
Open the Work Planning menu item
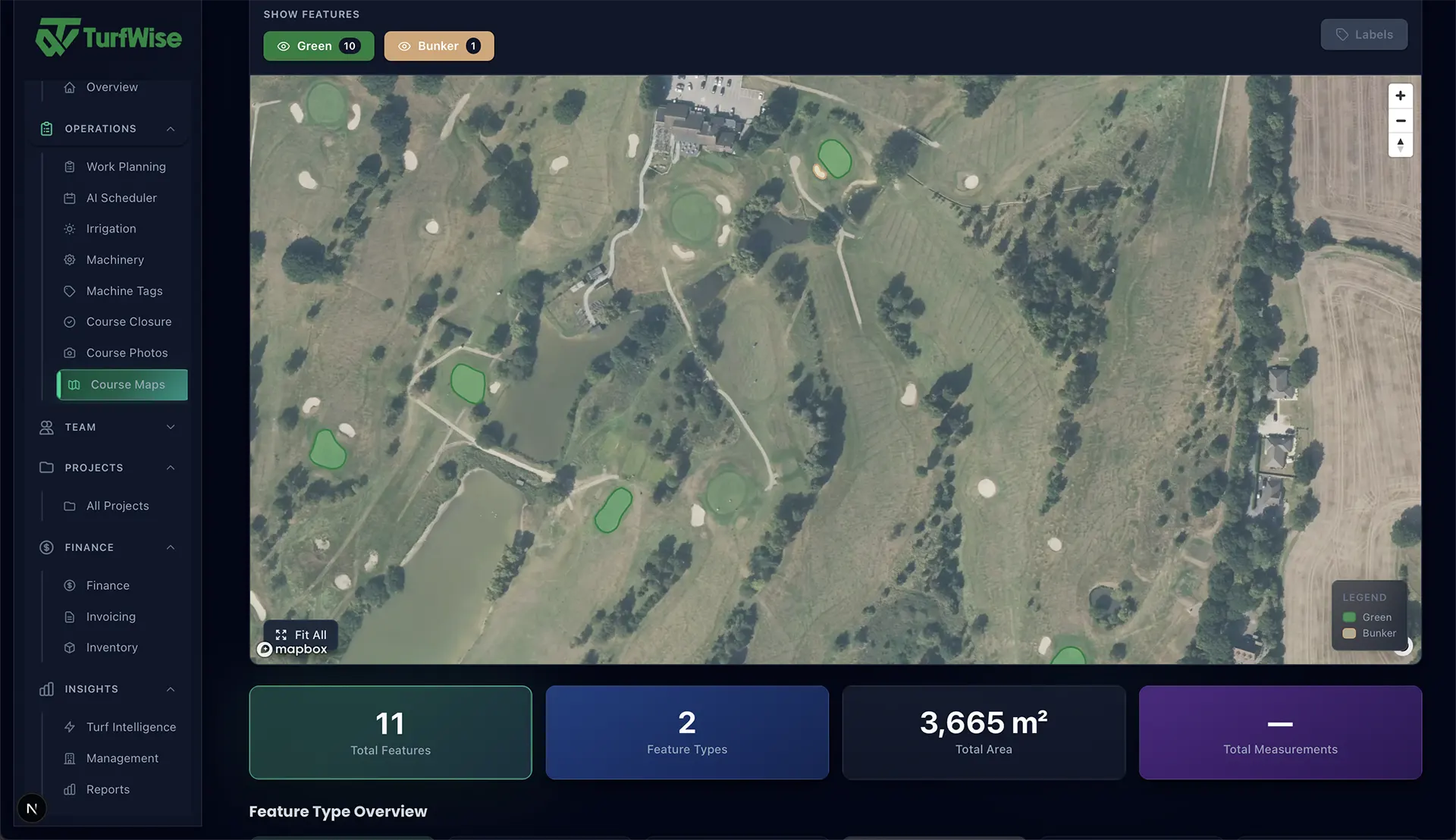126,166
